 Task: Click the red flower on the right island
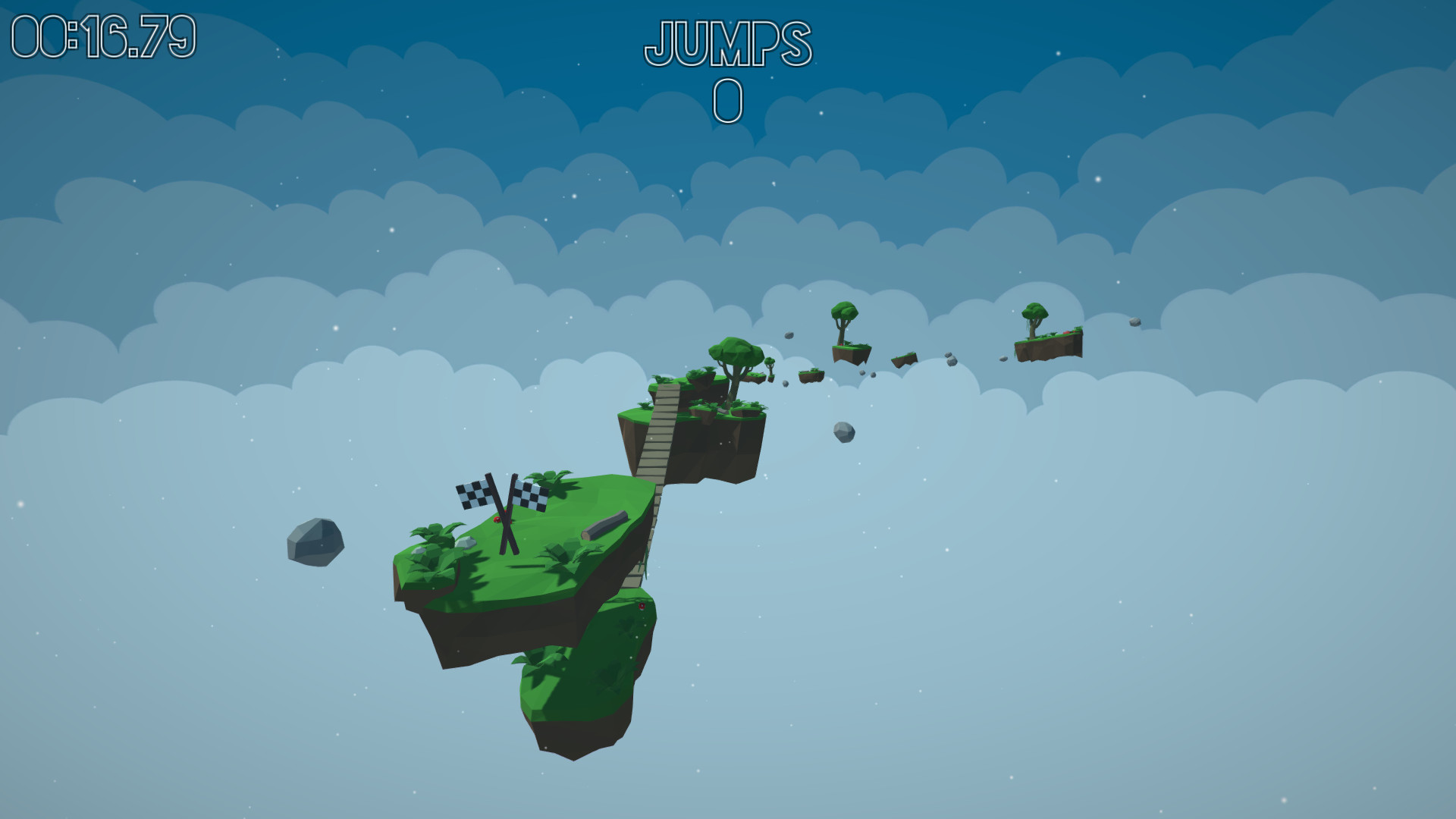1067,332
